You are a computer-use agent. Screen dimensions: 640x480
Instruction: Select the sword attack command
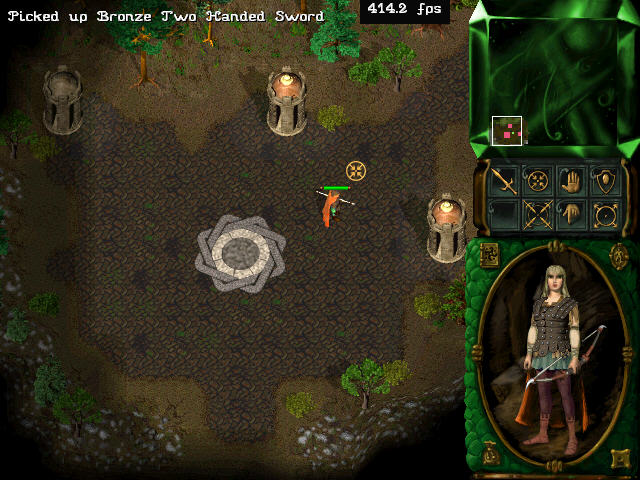coord(505,182)
